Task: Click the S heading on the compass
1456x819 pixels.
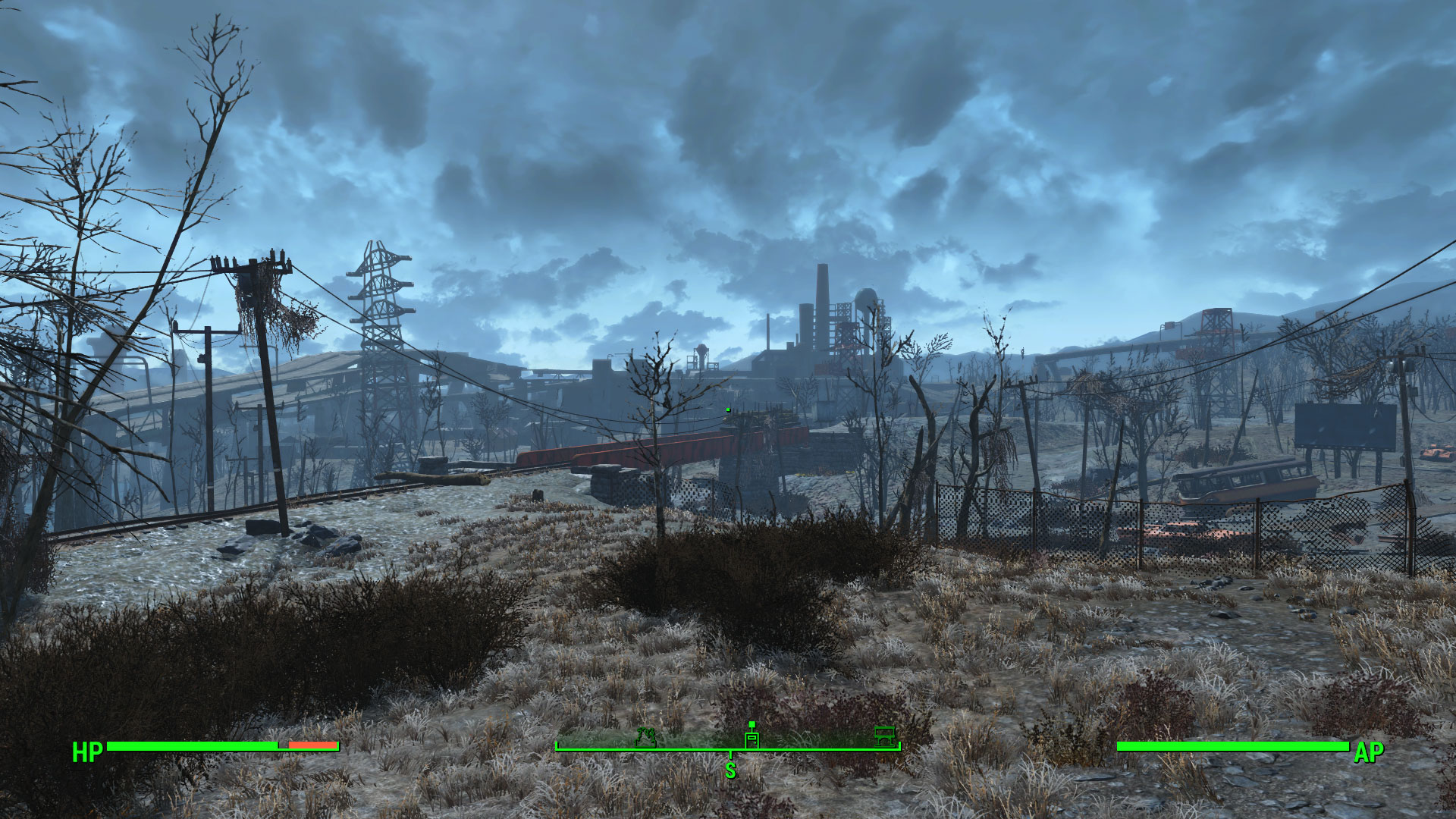Action: coord(730,770)
